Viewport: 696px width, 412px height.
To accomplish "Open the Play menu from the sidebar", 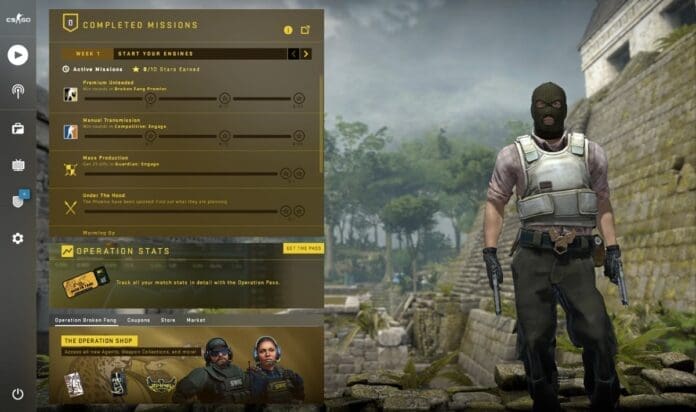I will click(x=17, y=55).
